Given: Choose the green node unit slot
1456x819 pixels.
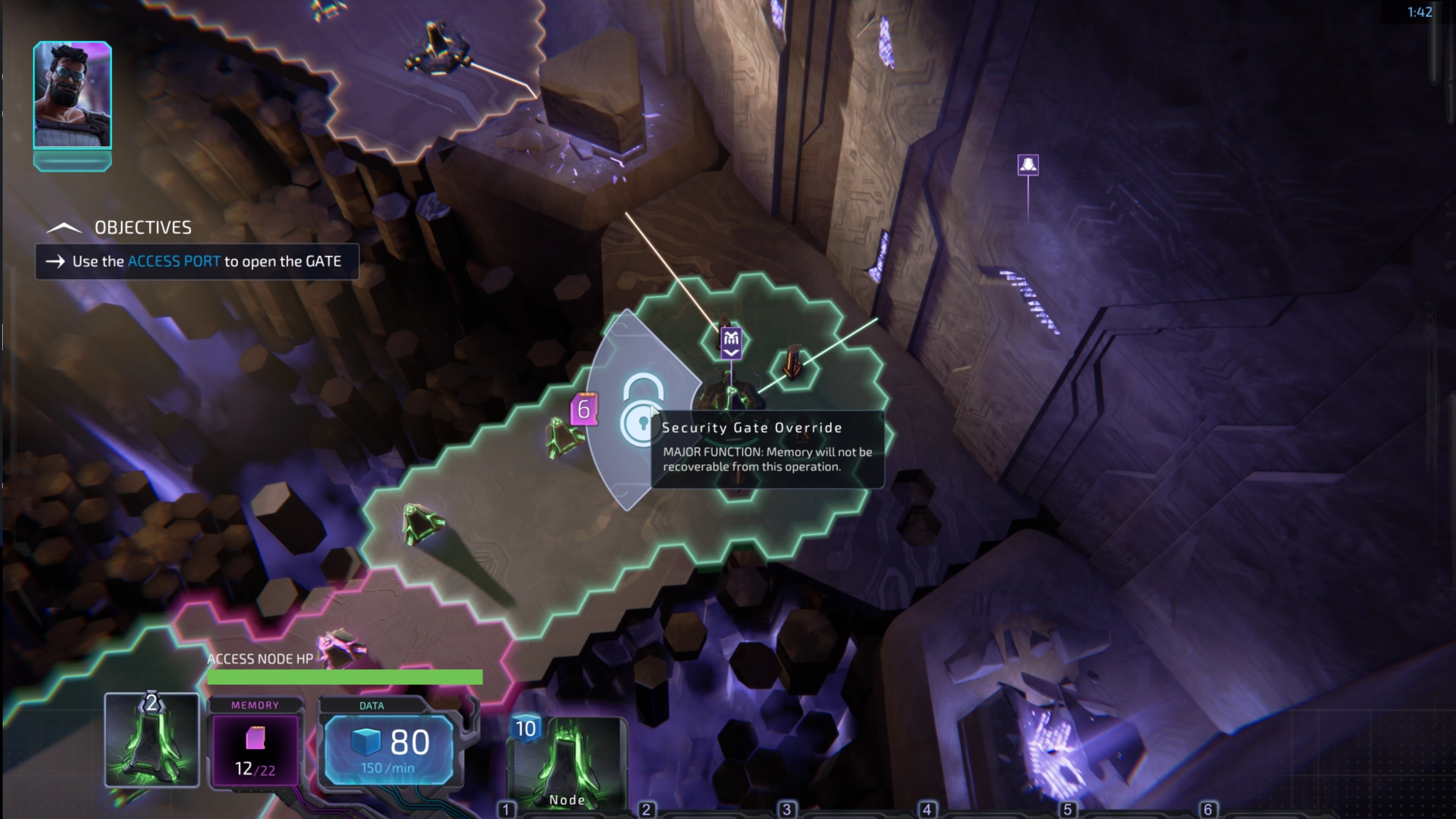Looking at the screenshot, I should click(x=151, y=740).
